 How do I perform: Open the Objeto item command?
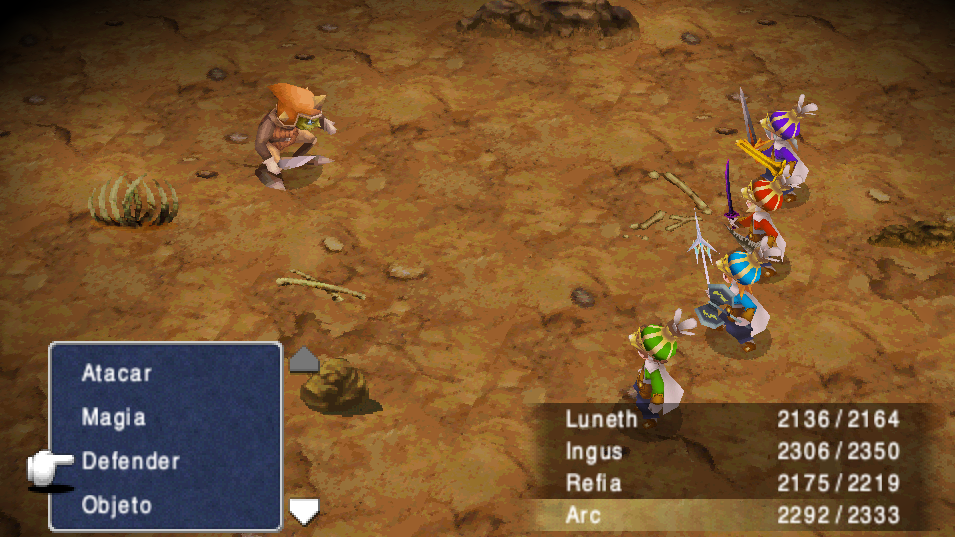tap(116, 505)
